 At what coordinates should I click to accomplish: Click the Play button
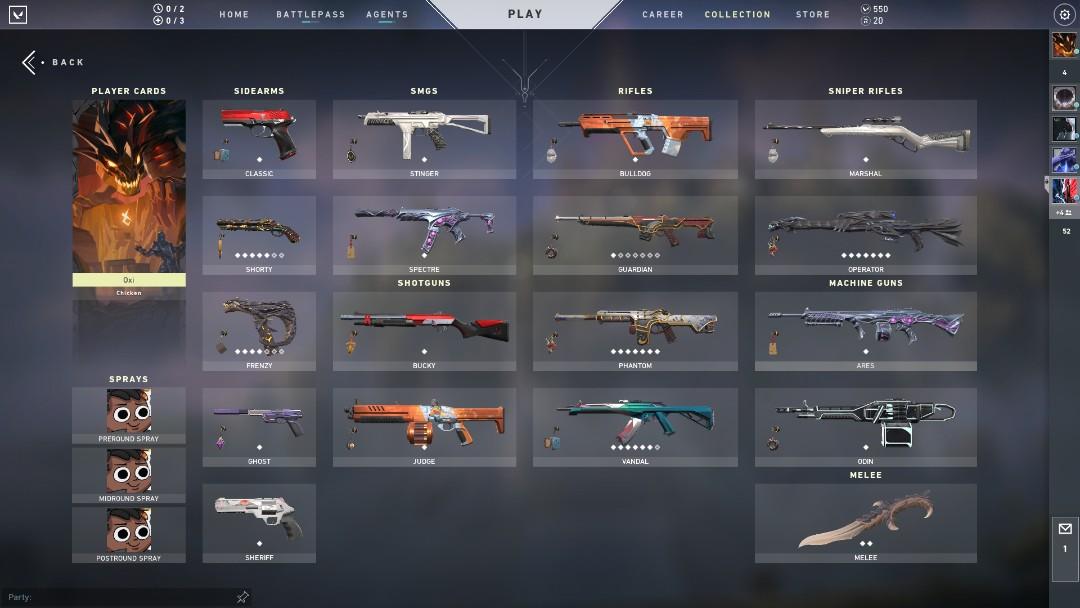tap(525, 14)
